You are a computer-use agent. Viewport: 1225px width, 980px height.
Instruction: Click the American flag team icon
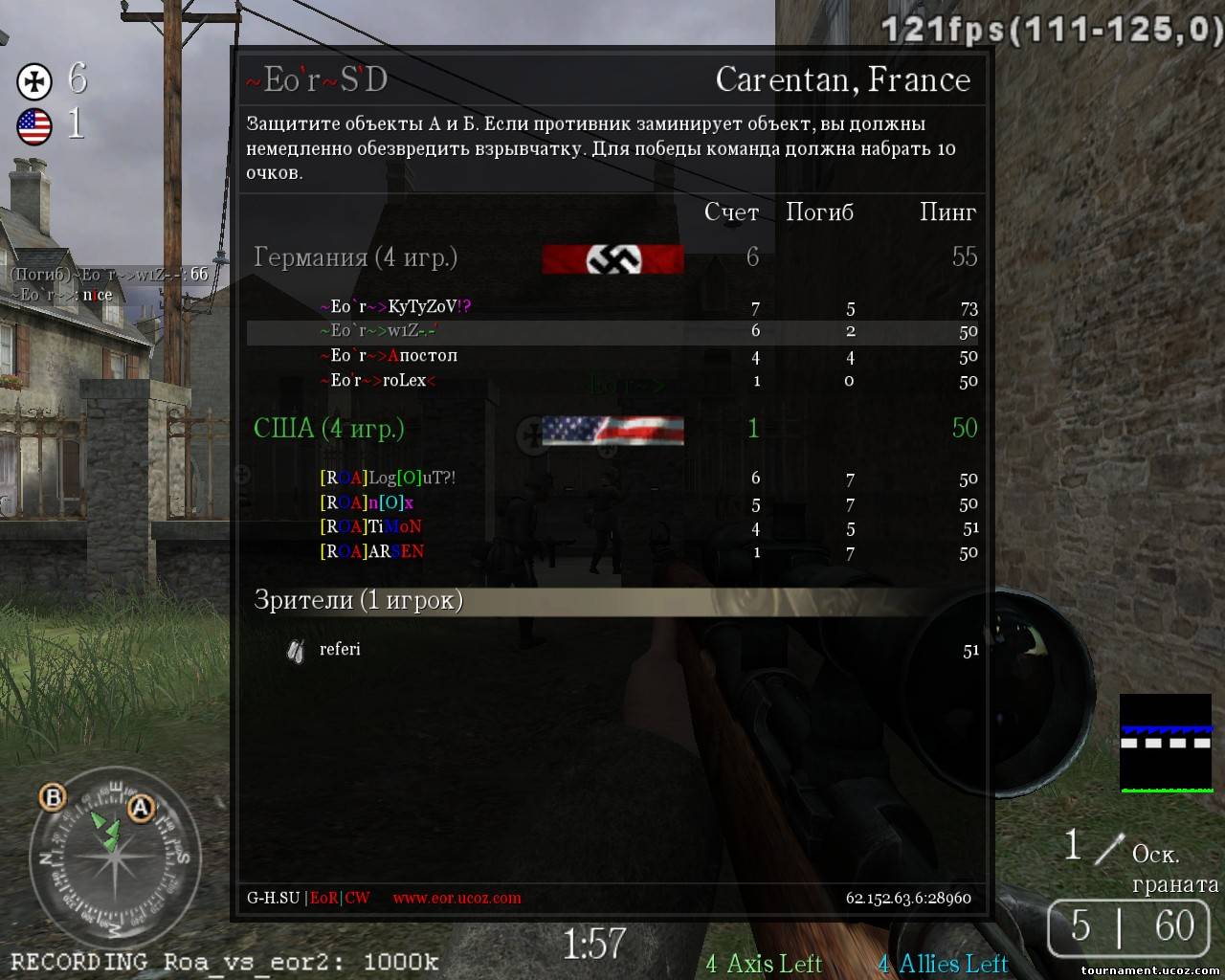[34, 126]
